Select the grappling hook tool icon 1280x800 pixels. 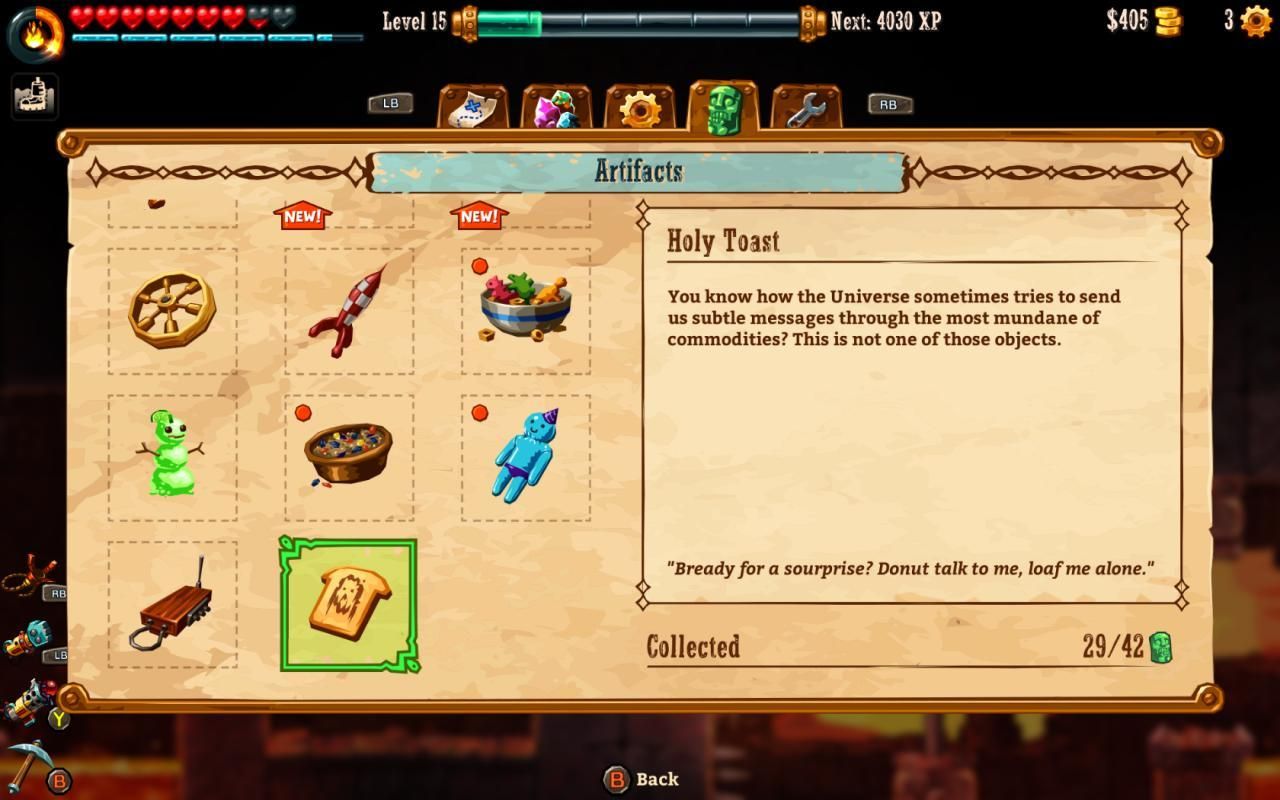(x=30, y=577)
